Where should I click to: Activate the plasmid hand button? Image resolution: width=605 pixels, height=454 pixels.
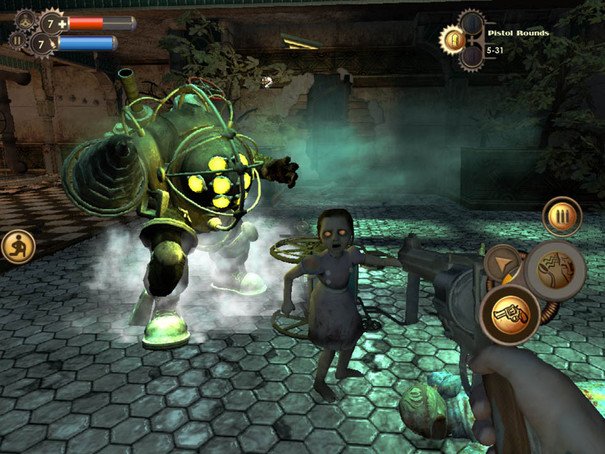(x=555, y=267)
